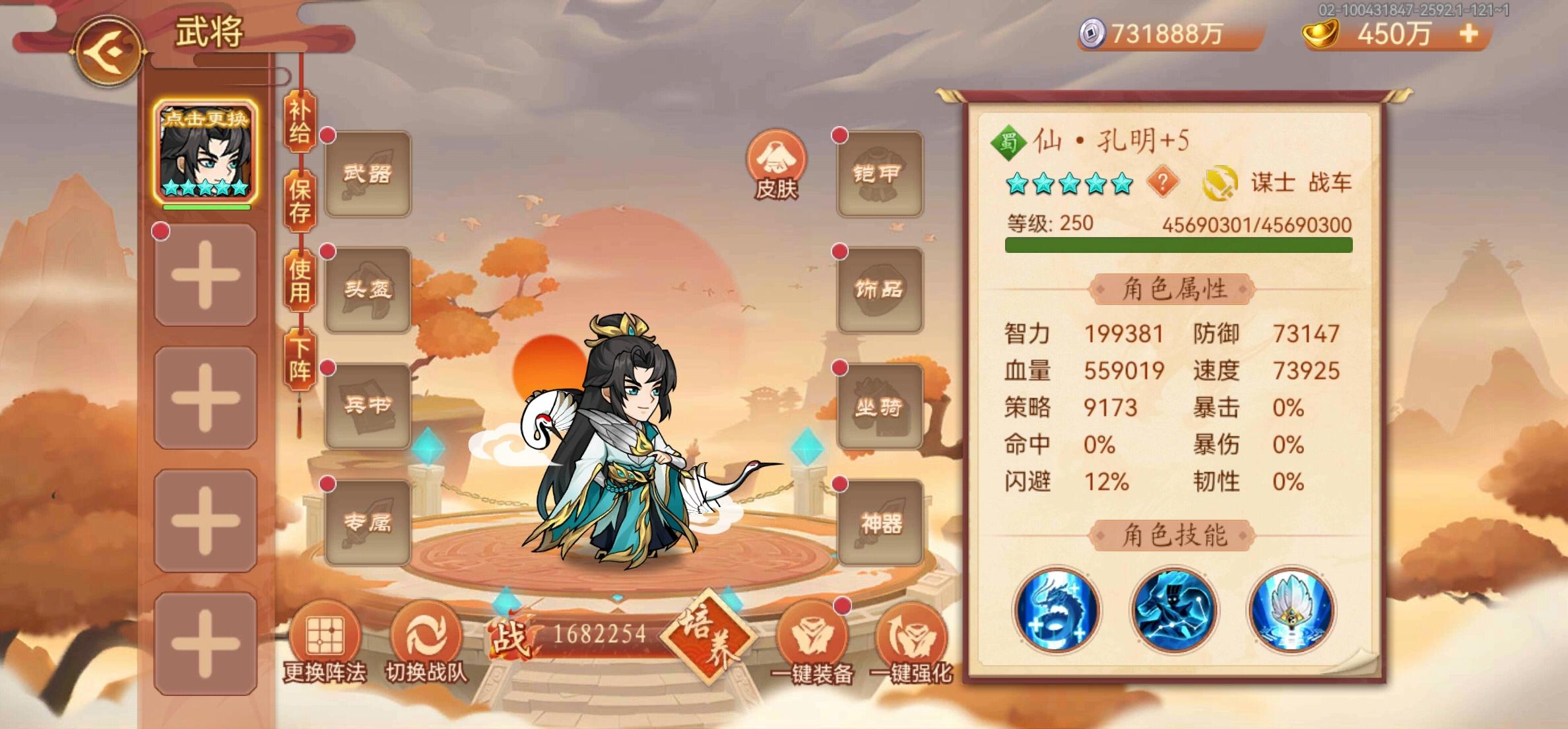Open the 武器 (weapon) equipment slot
1568x729 pixels.
pyautogui.click(x=368, y=173)
